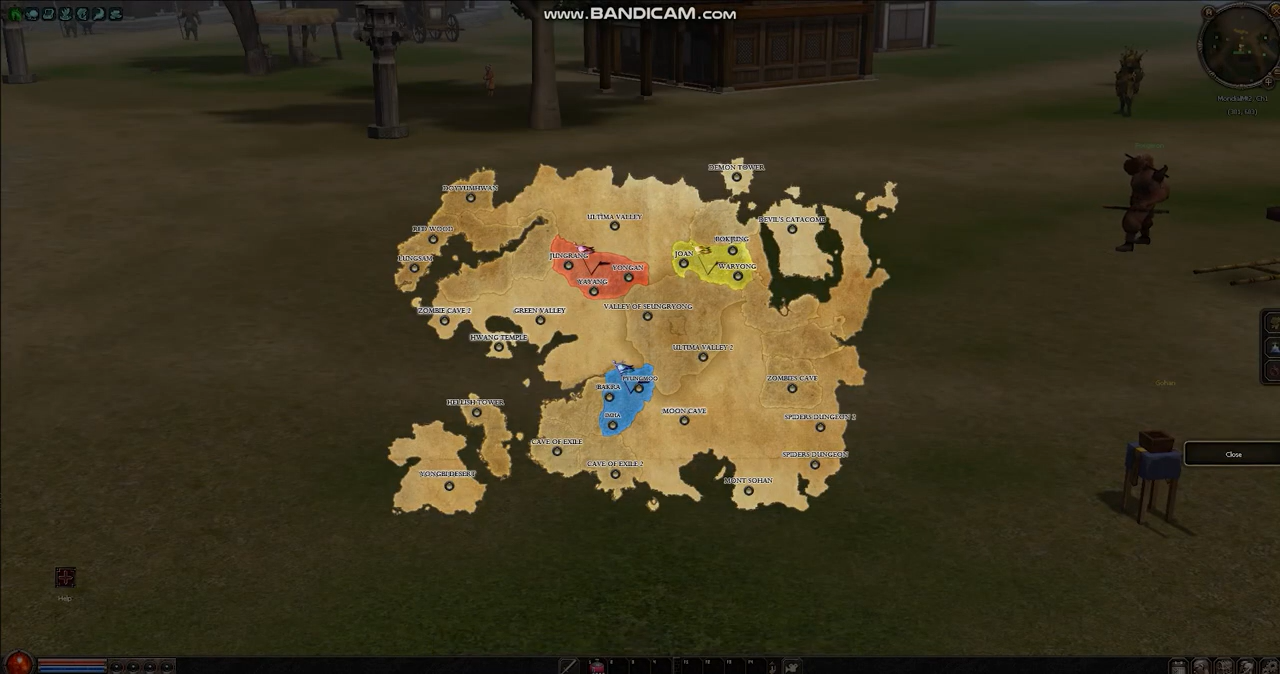Choose Bakra in the blue kingdom
This screenshot has width=1280, height=674.
(x=609, y=397)
